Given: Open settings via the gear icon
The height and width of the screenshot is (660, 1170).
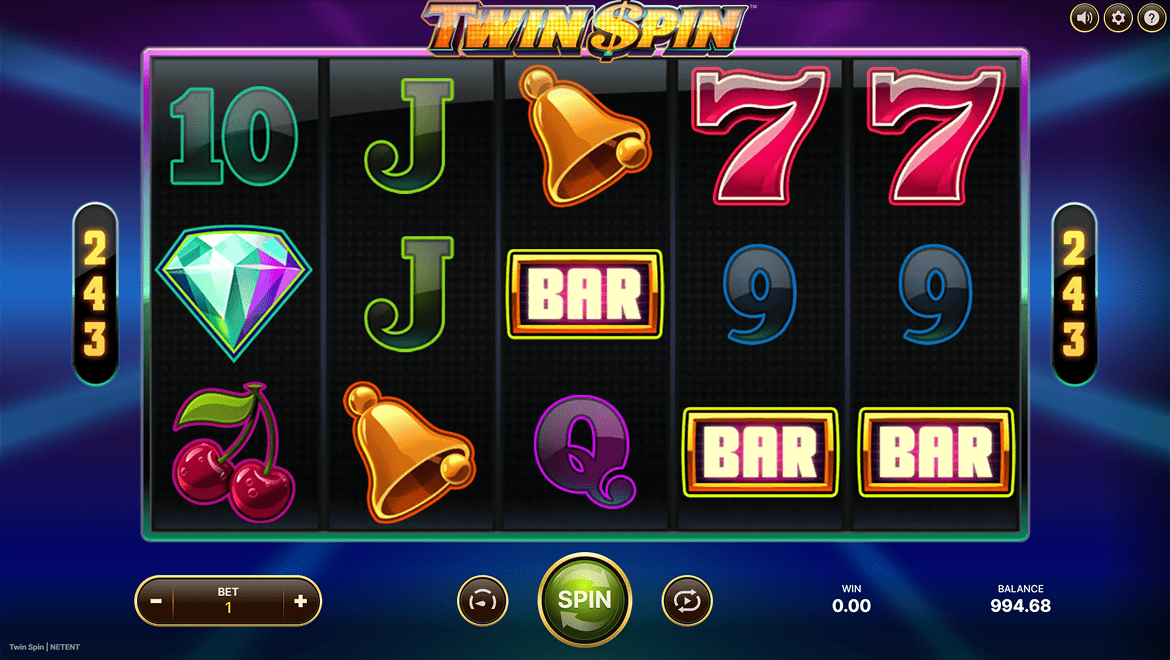Looking at the screenshot, I should [x=1118, y=17].
